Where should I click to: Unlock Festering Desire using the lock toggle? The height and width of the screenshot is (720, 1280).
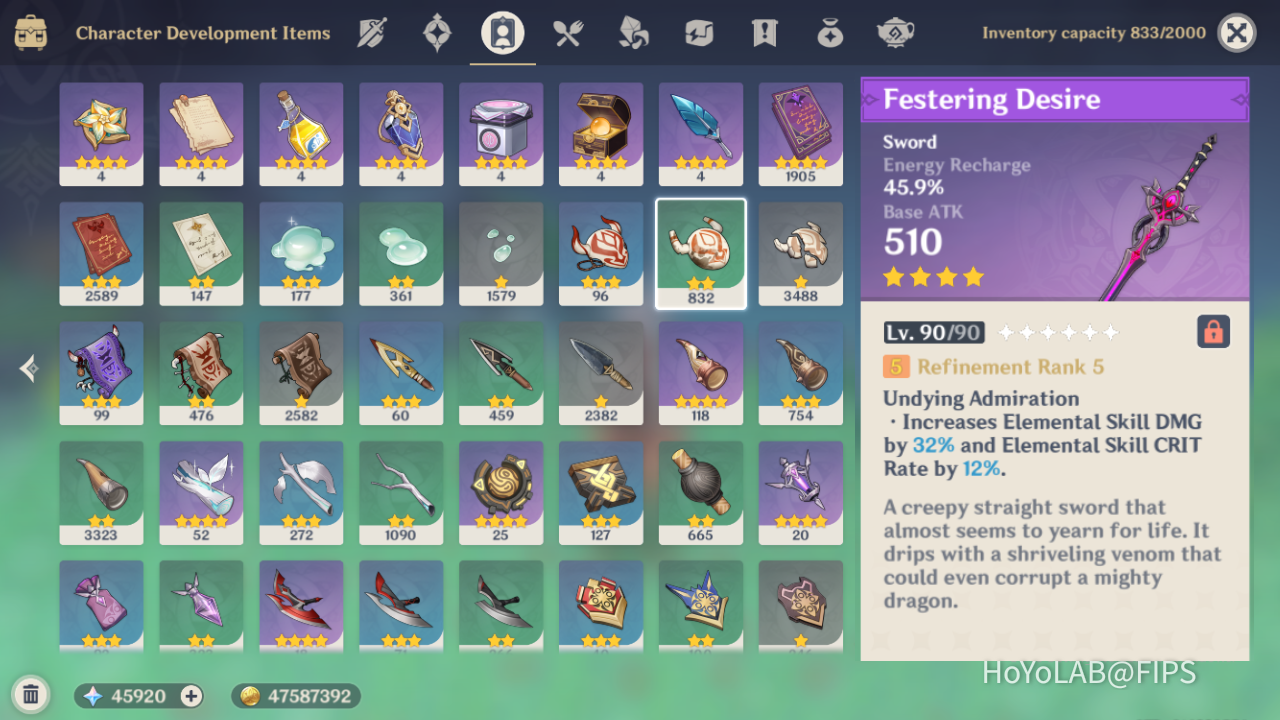coord(1213,331)
